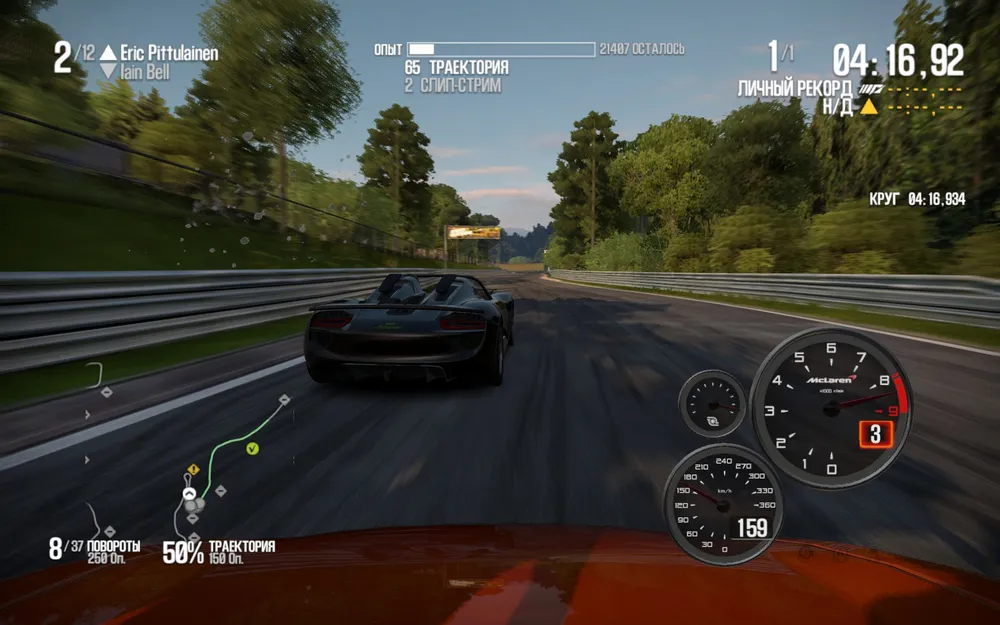Open the 50% Траектория objective tracker
1000x625 pixels.
219,550
